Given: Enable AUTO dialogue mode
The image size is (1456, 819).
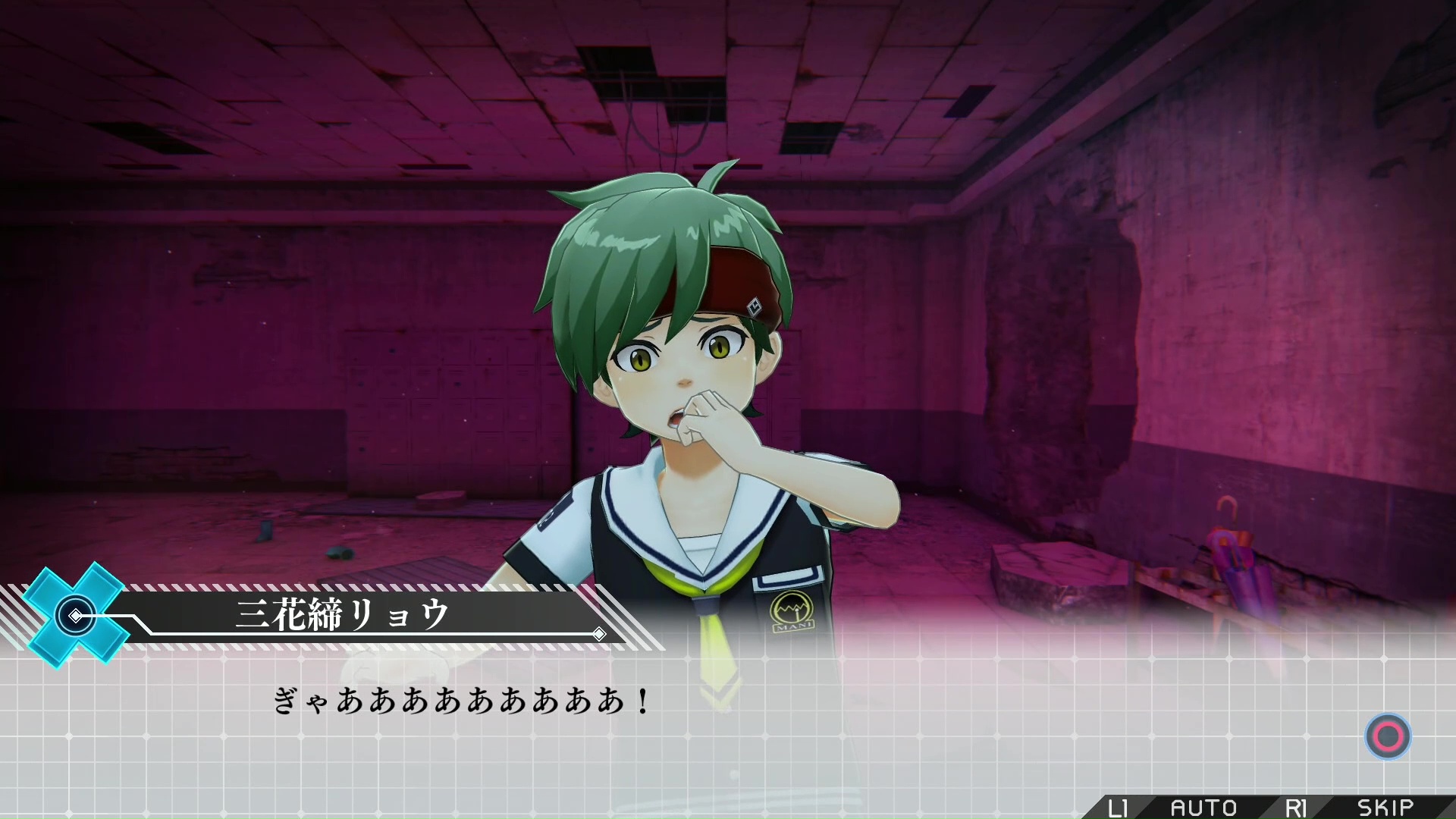Looking at the screenshot, I should 1203,808.
